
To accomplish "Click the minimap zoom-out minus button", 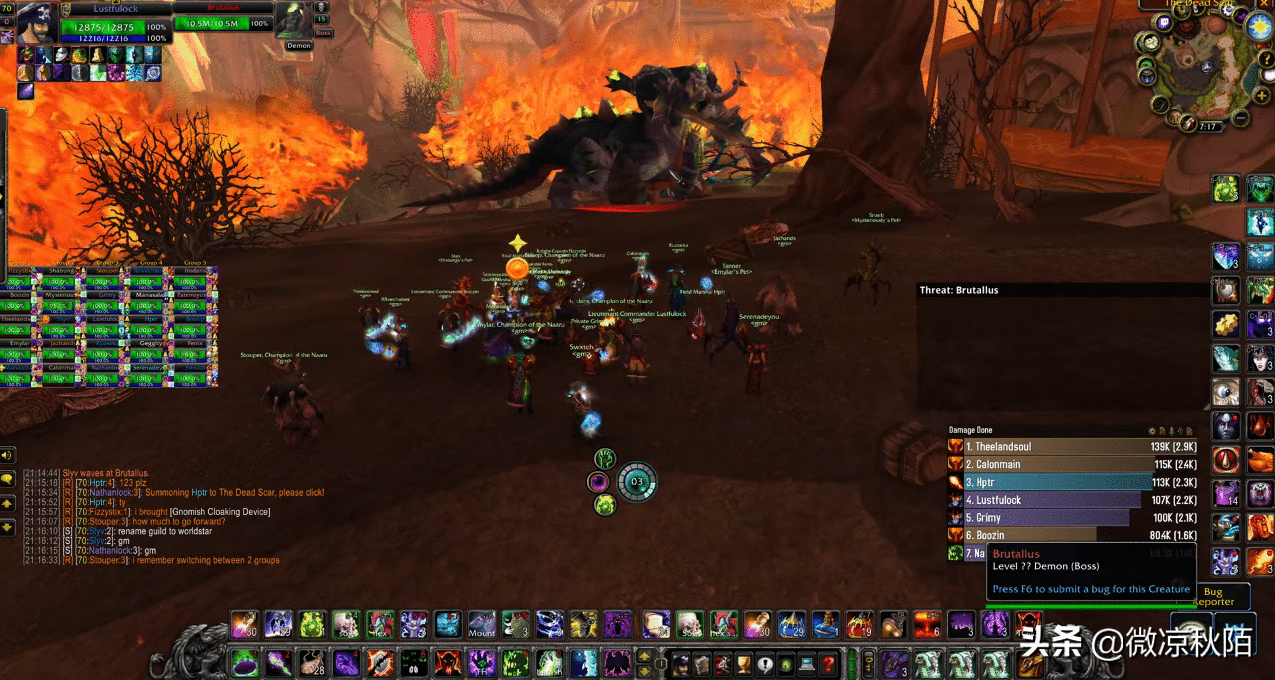I will point(1240,119).
